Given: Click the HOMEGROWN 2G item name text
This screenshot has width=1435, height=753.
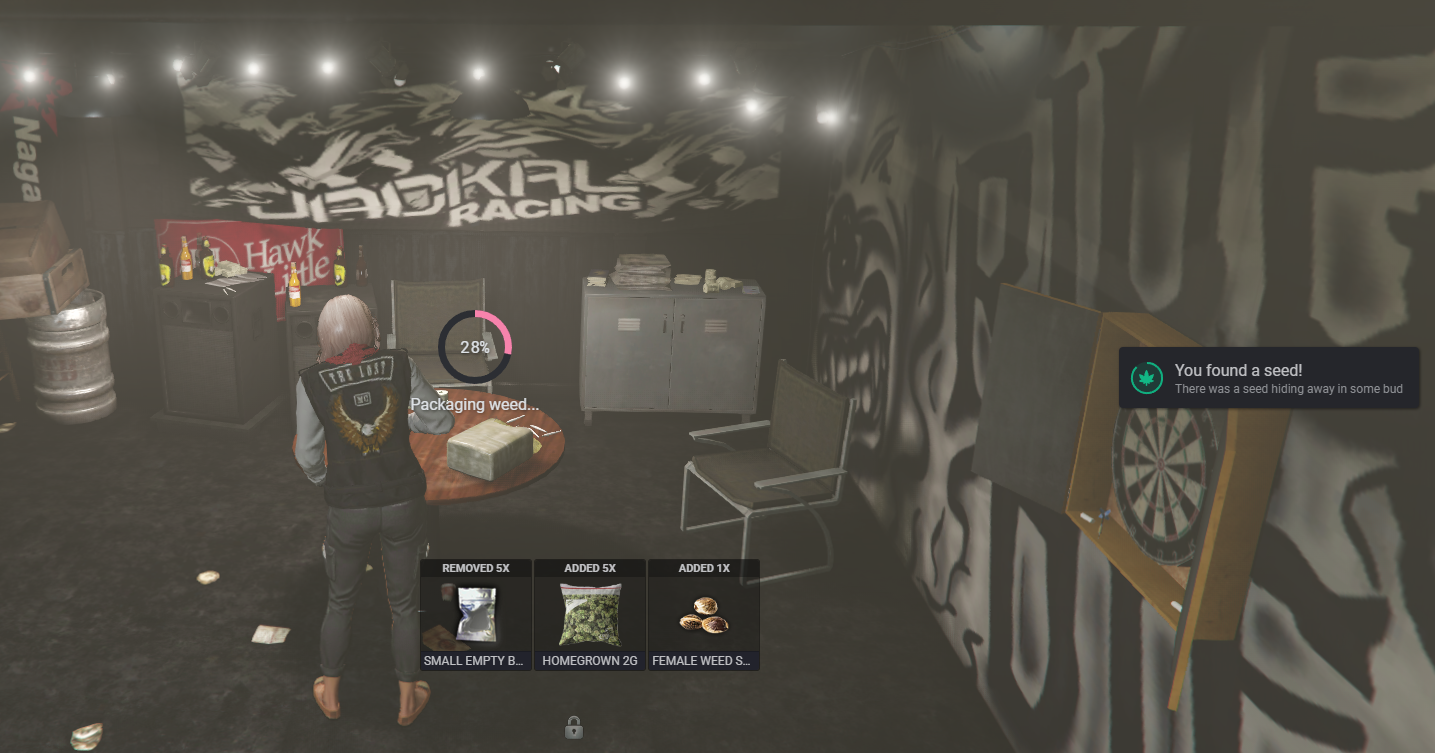Looking at the screenshot, I should click(590, 661).
